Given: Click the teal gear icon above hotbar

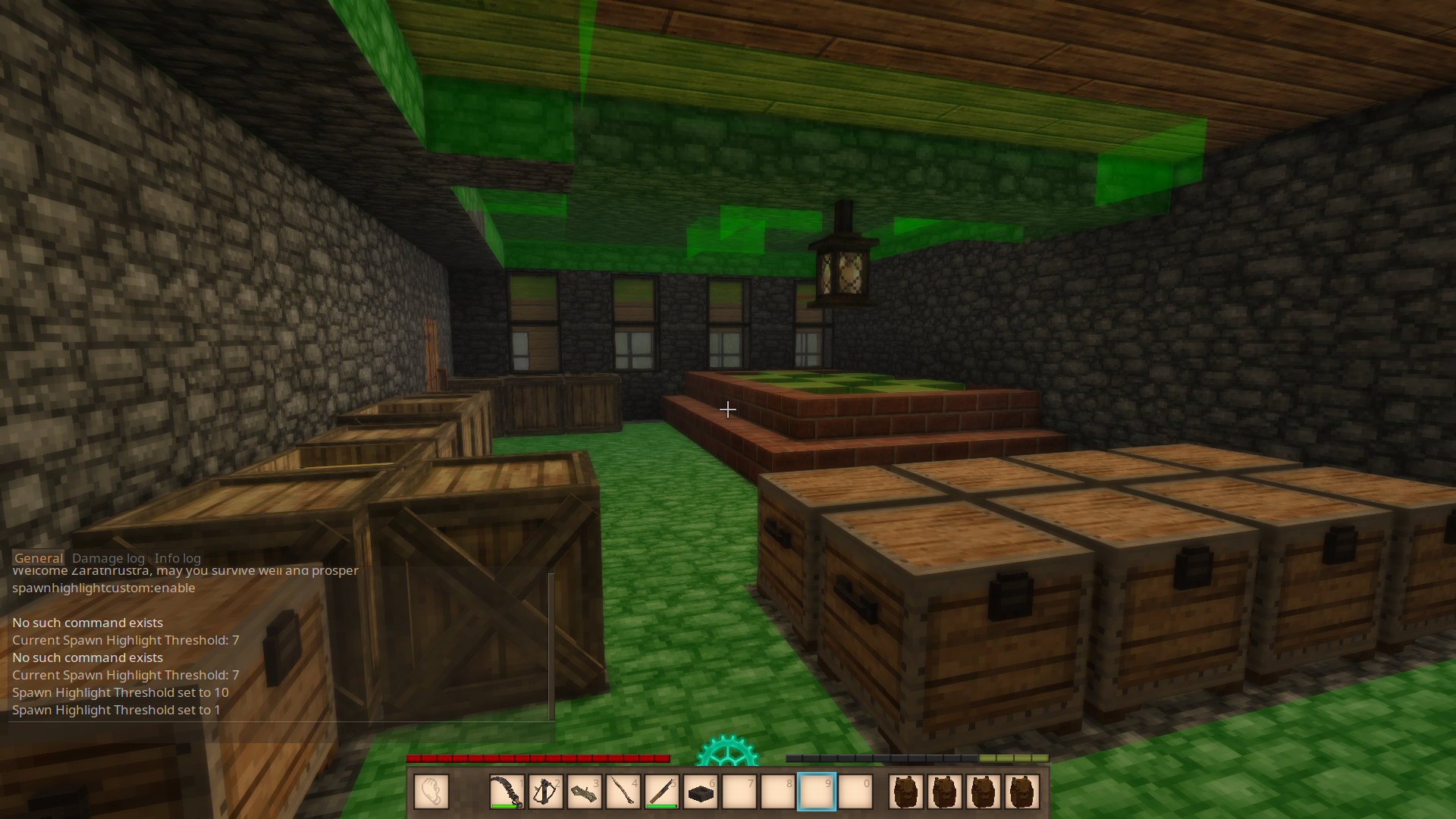Looking at the screenshot, I should [x=726, y=751].
